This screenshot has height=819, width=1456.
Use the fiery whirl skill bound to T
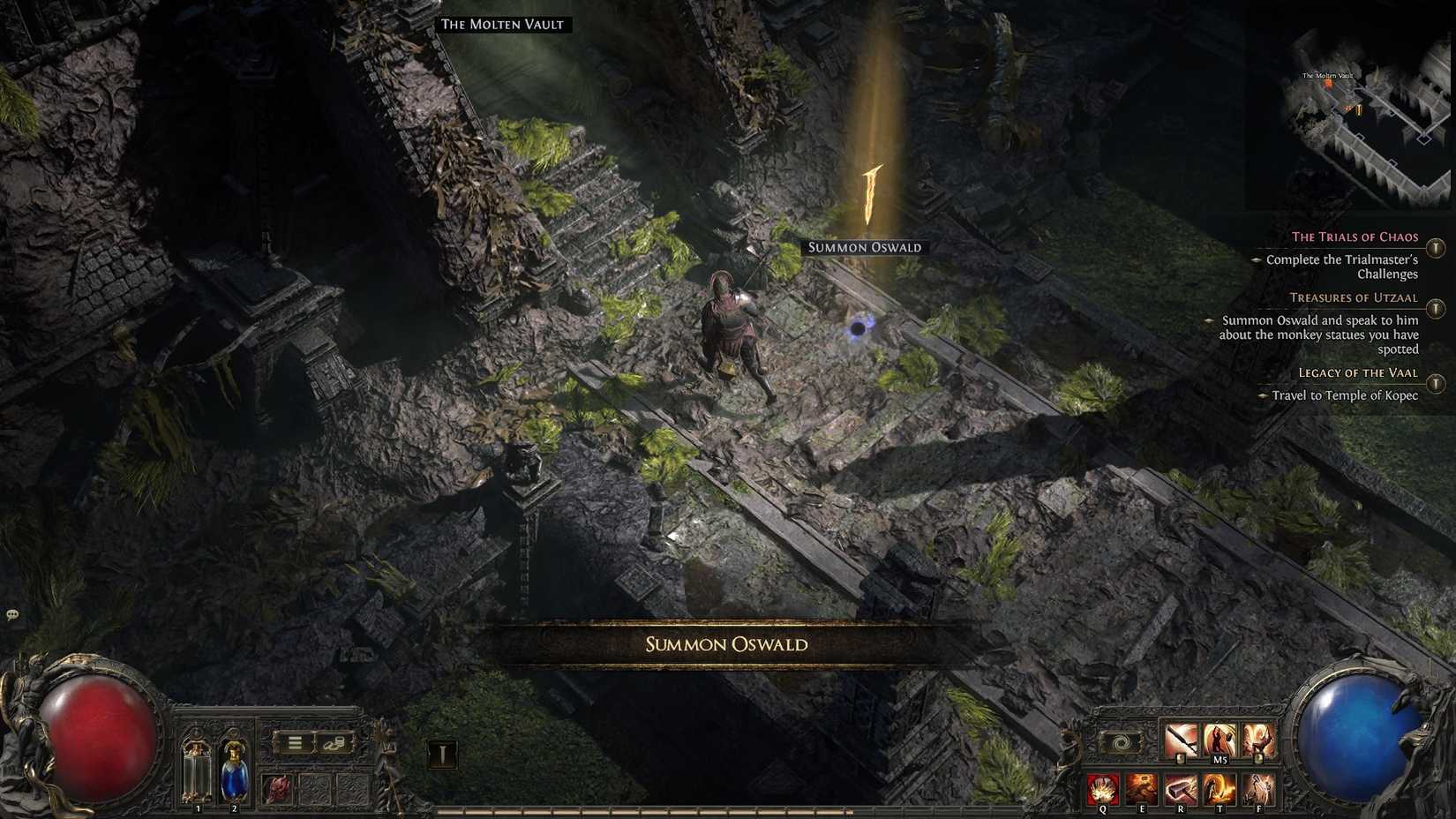tap(1220, 788)
